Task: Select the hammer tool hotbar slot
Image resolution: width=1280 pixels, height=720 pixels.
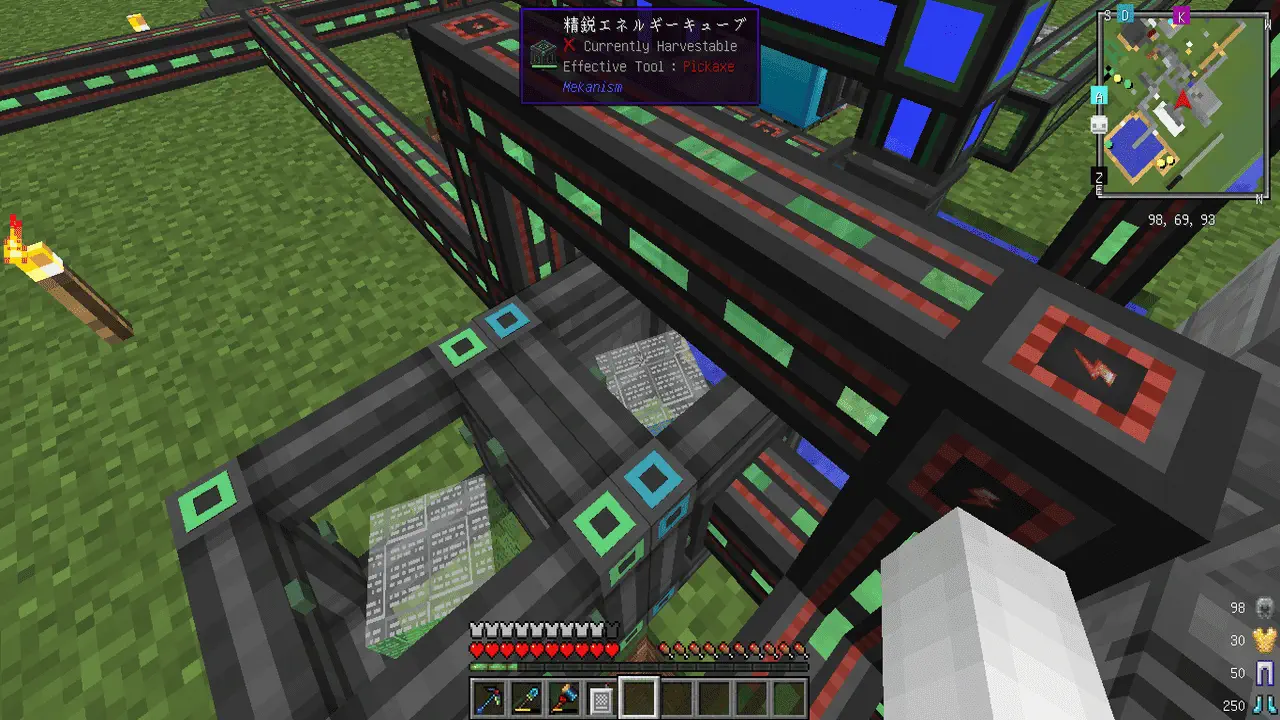Action: click(x=564, y=697)
